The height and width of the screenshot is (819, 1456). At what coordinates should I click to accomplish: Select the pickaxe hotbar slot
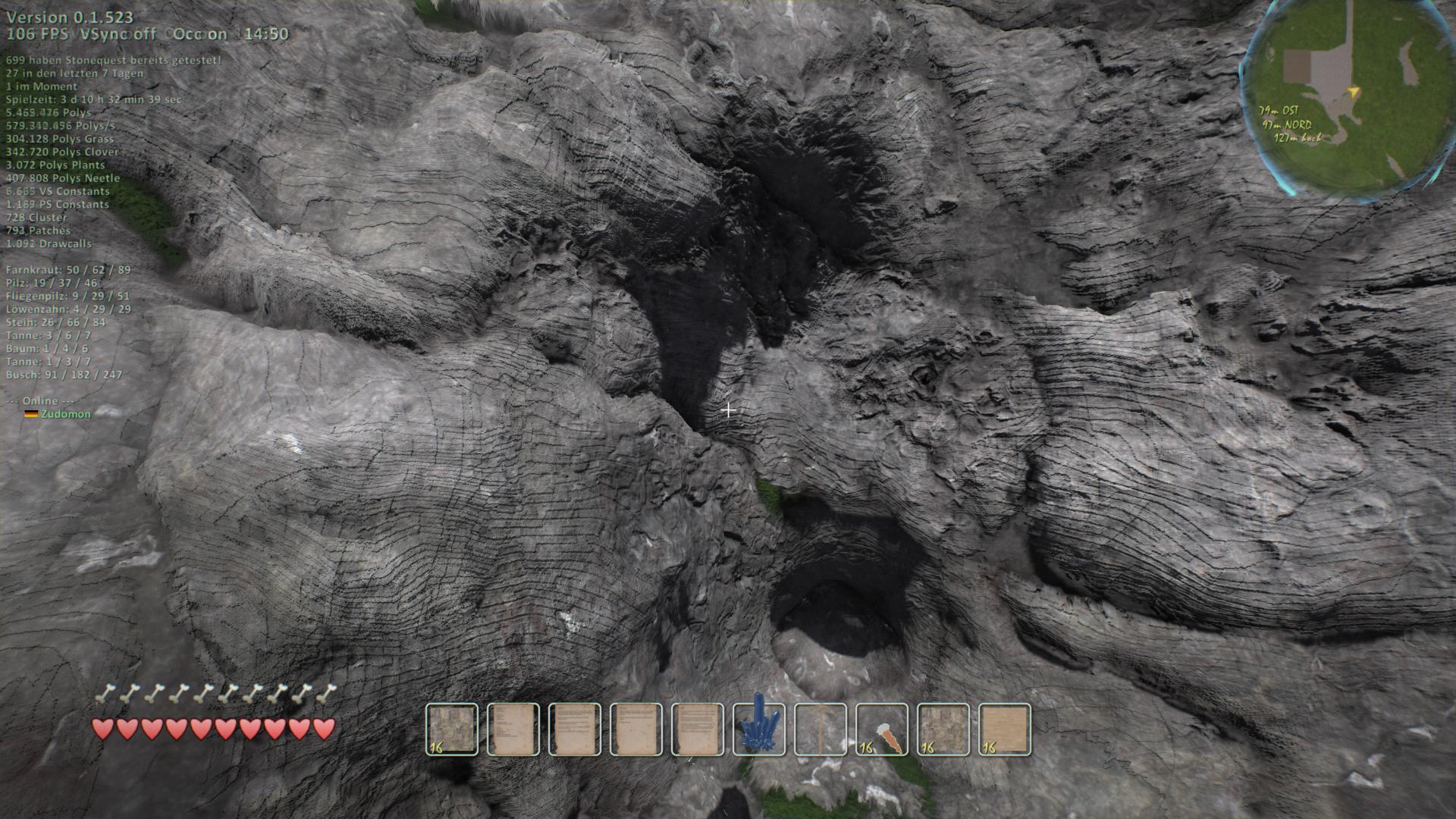tap(820, 730)
